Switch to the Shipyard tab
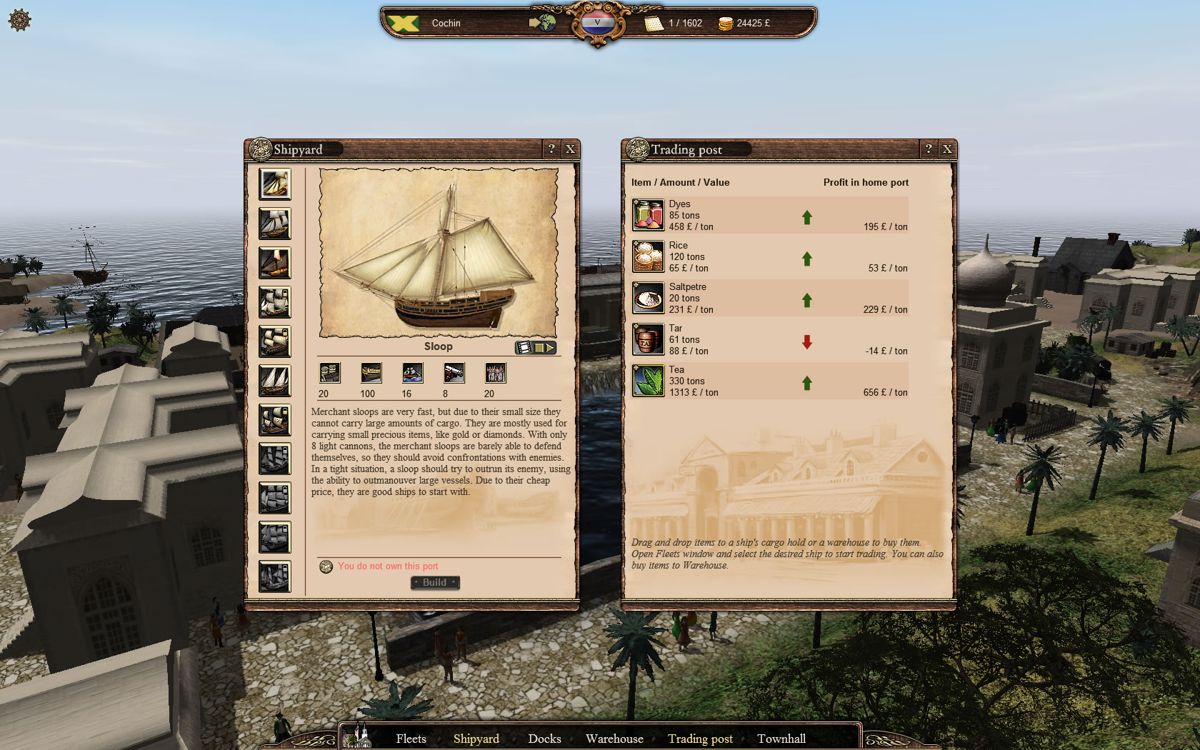Viewport: 1200px width, 750px height. (476, 739)
